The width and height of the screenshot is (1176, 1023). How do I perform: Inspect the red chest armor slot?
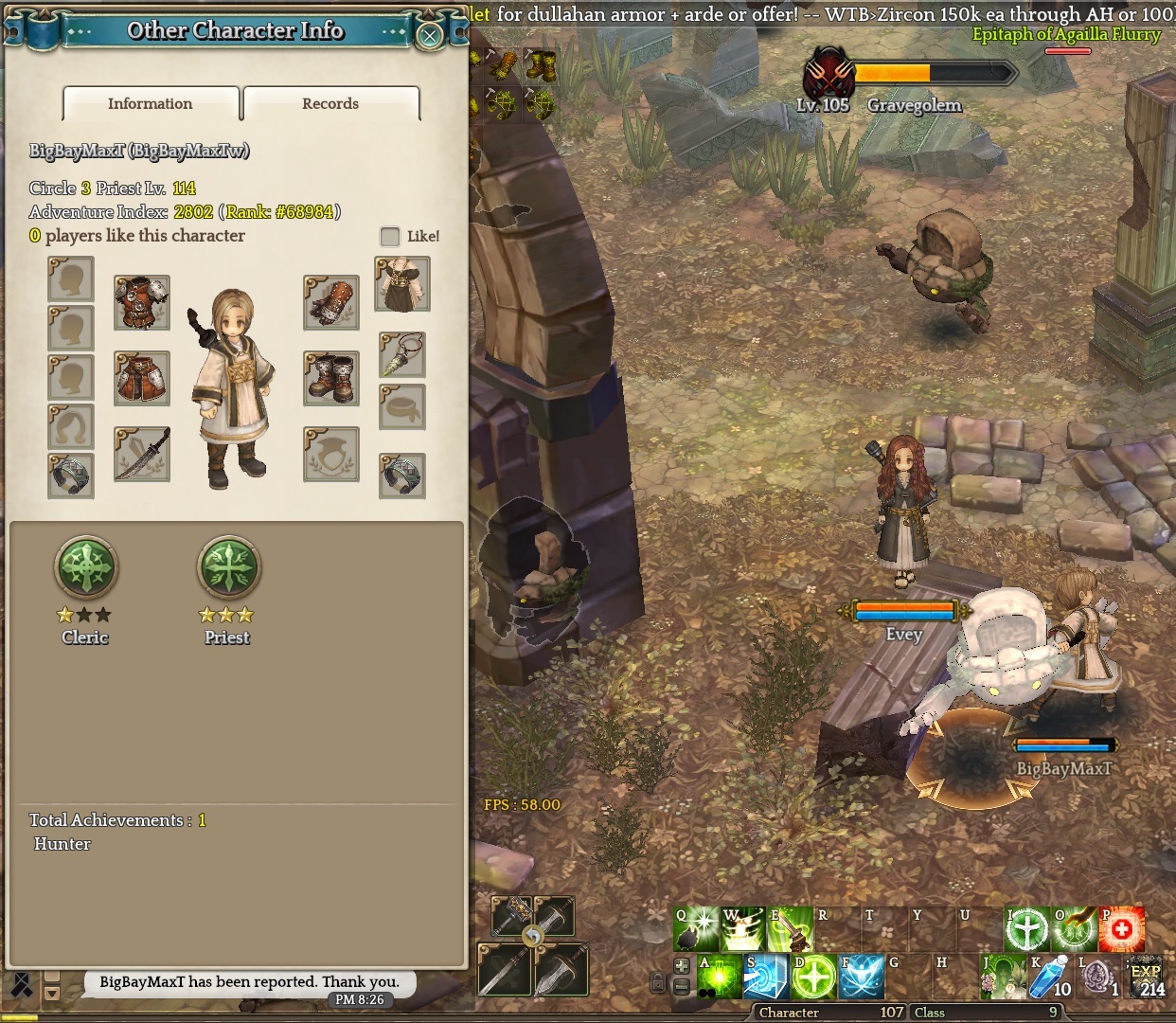coord(142,302)
